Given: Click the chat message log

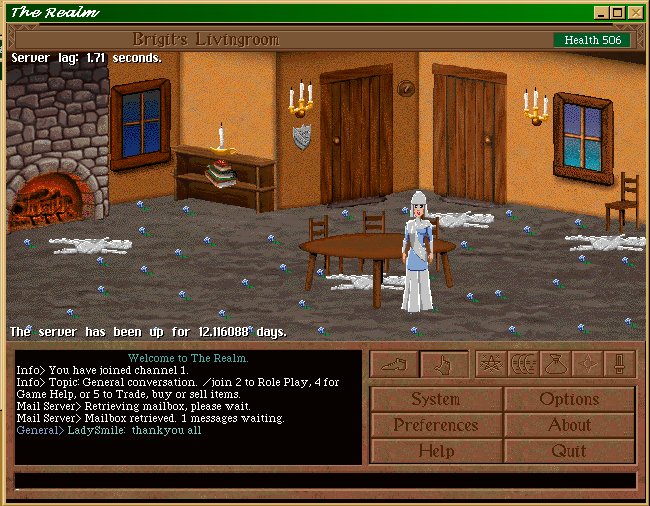Looking at the screenshot, I should coord(188,407).
